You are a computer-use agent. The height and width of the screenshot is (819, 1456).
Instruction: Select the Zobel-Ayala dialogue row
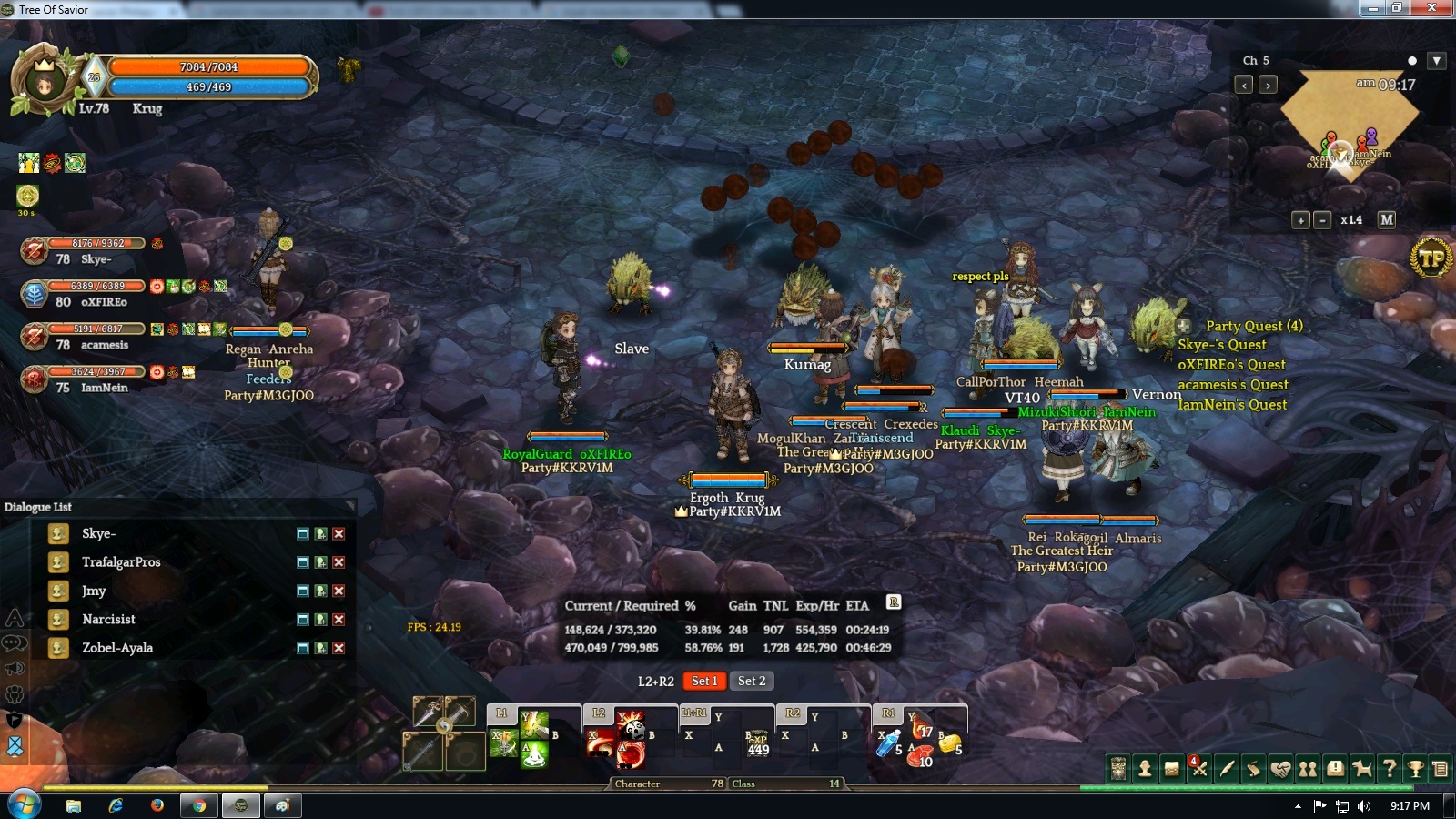coord(117,648)
